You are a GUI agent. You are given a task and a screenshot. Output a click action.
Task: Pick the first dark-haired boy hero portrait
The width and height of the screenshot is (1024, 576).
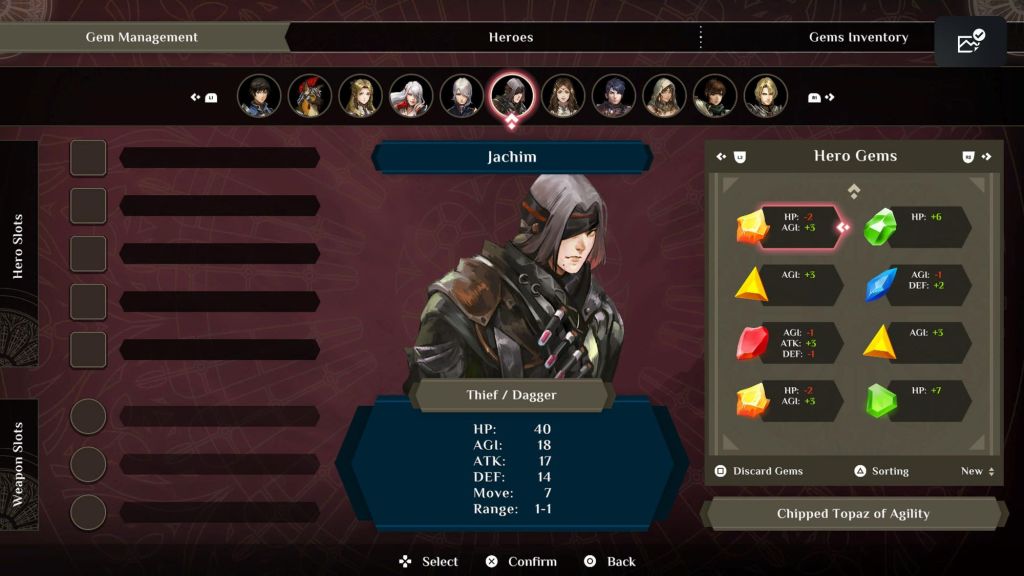pyautogui.click(x=259, y=96)
